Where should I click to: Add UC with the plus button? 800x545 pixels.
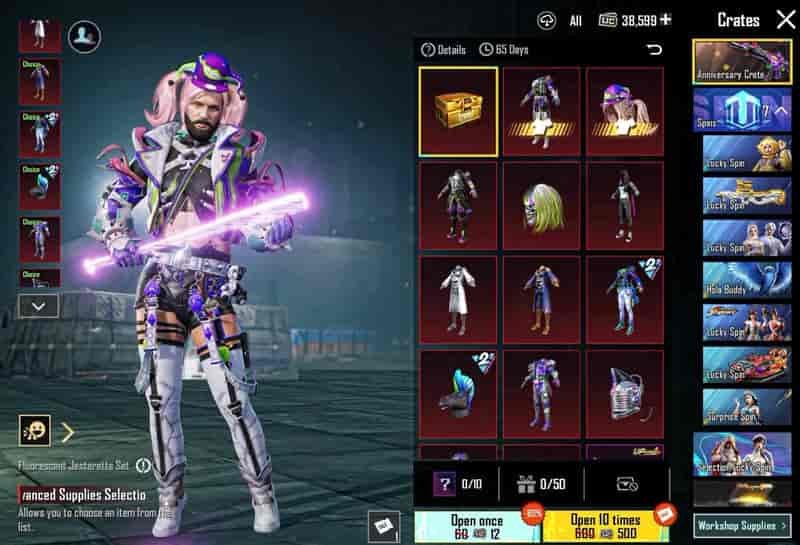coord(666,20)
